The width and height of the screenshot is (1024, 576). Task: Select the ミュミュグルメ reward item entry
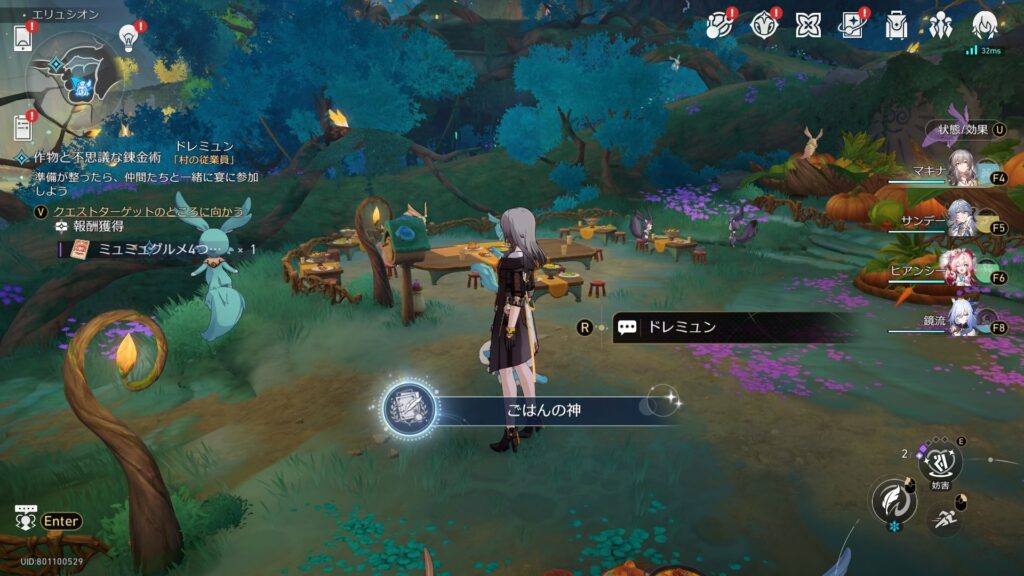coord(160,248)
